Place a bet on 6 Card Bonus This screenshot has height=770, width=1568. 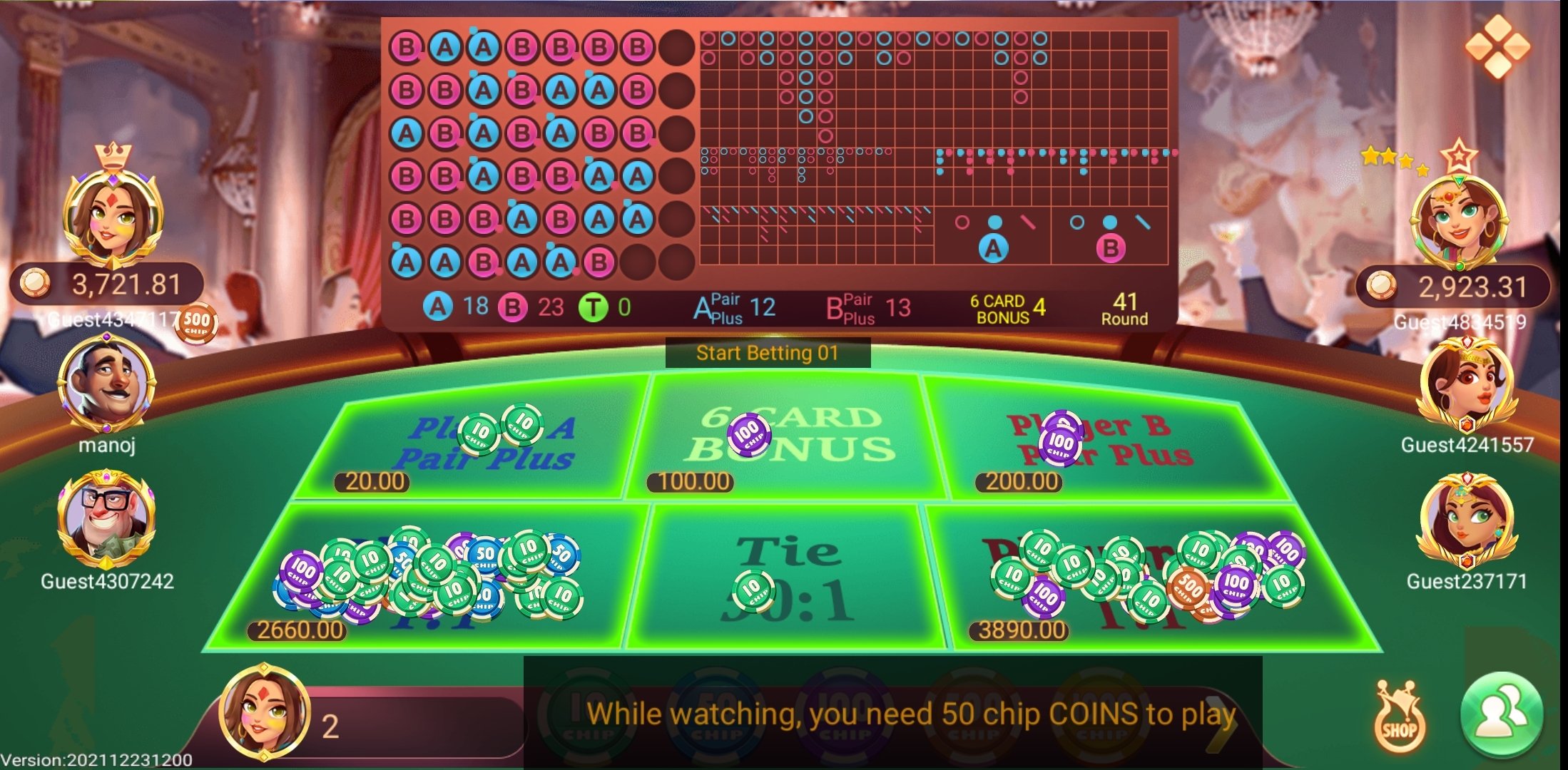pos(788,438)
